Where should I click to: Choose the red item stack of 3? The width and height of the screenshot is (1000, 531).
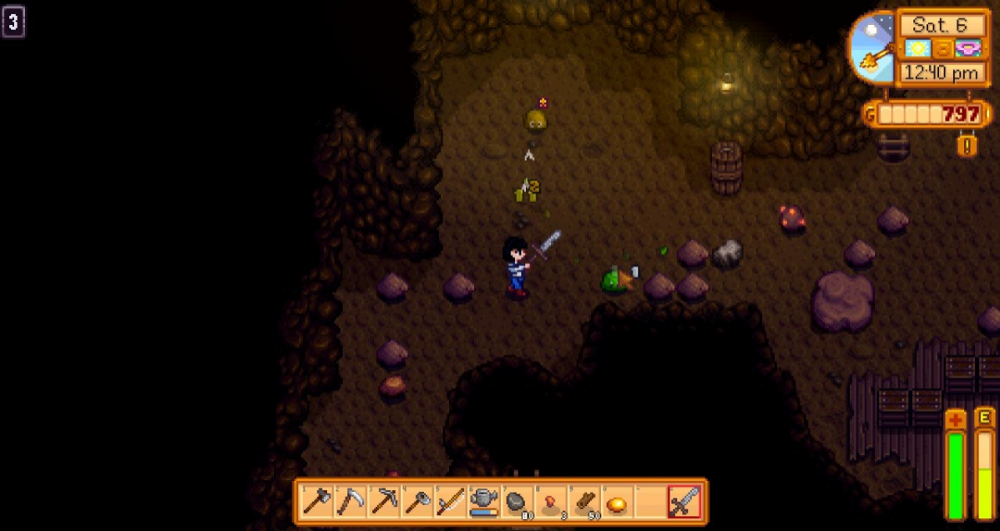[551, 501]
